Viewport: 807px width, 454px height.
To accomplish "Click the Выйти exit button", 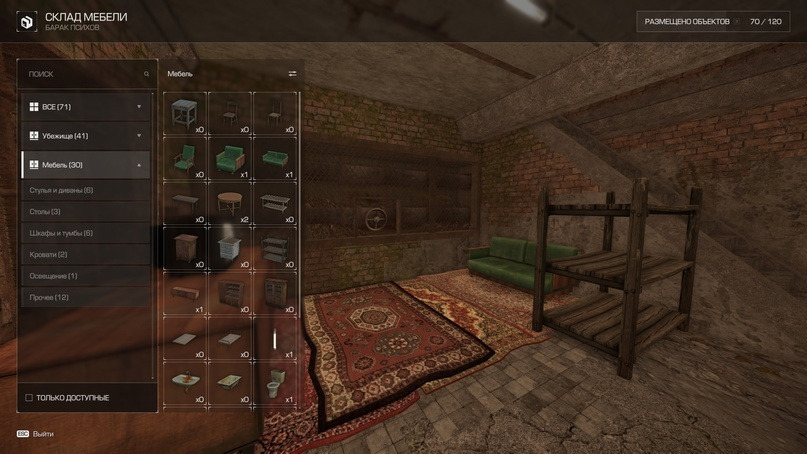I will coord(36,434).
